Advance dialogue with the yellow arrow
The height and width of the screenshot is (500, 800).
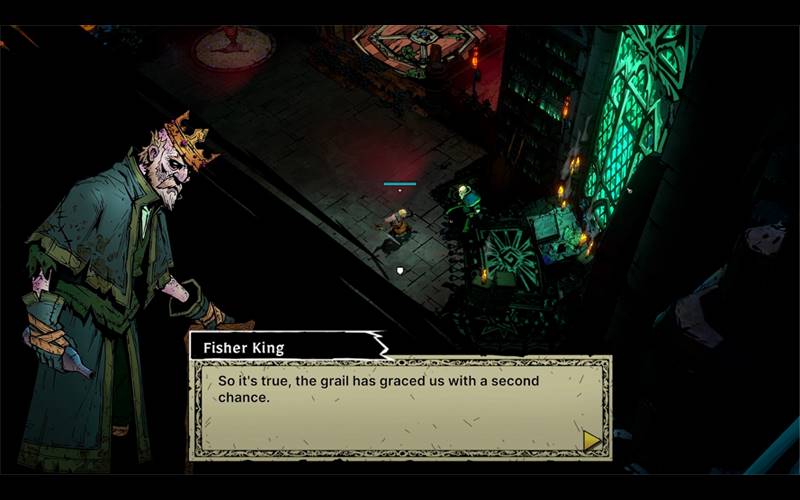[x=591, y=440]
